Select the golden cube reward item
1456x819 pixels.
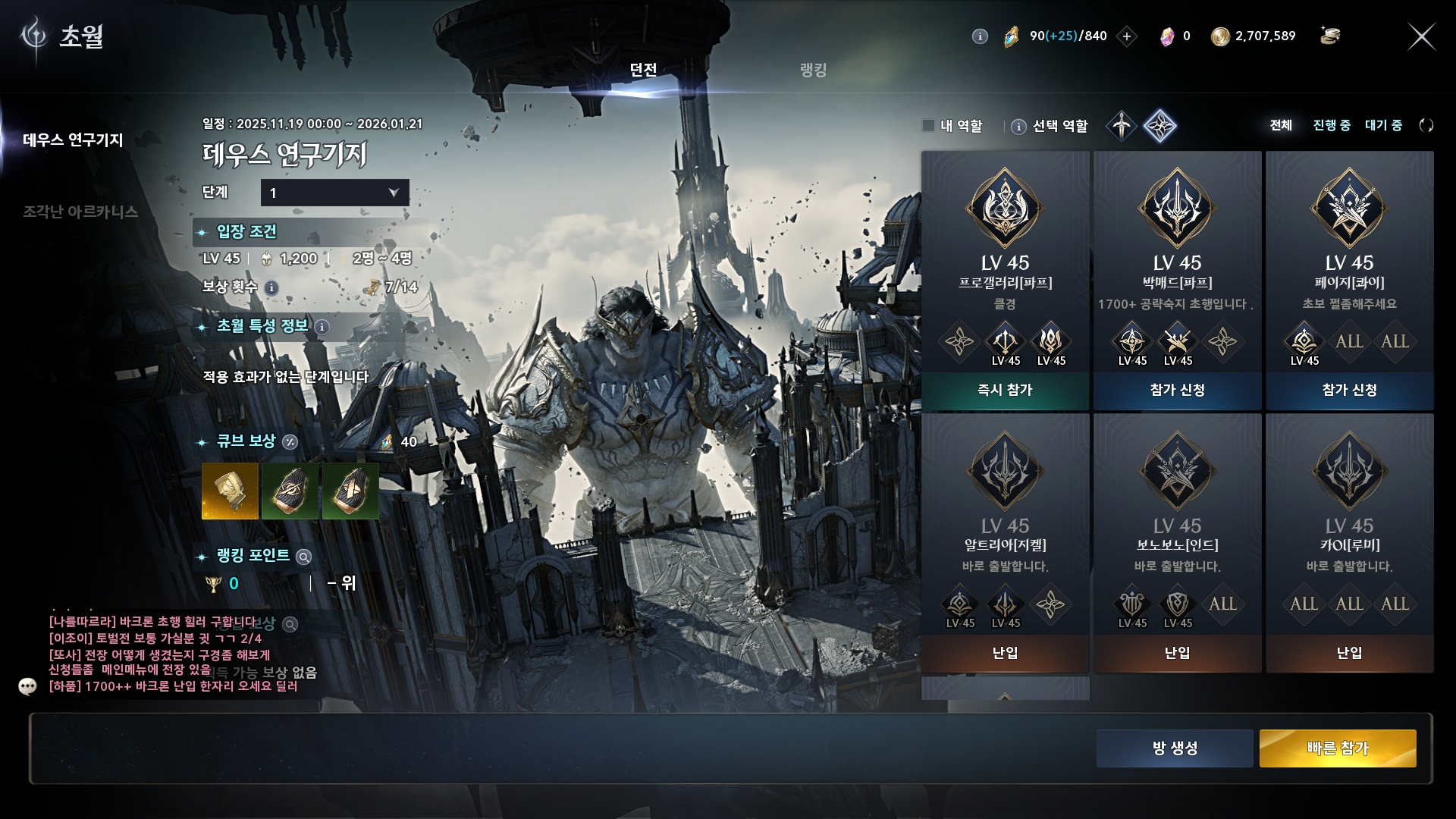(230, 491)
